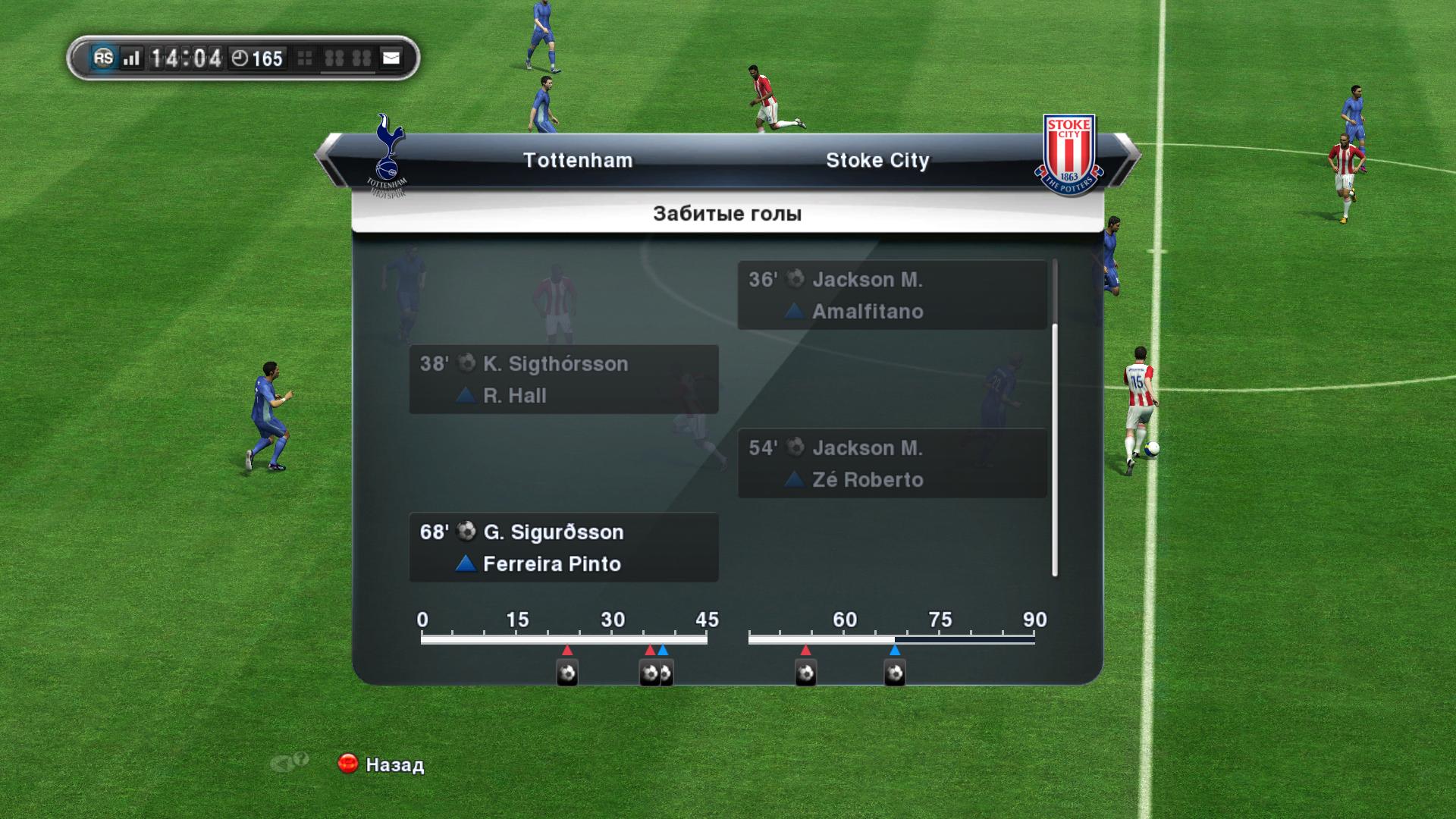Select G. Sigurðsson's 68' goal entry
The height and width of the screenshot is (819, 1456).
(563, 548)
